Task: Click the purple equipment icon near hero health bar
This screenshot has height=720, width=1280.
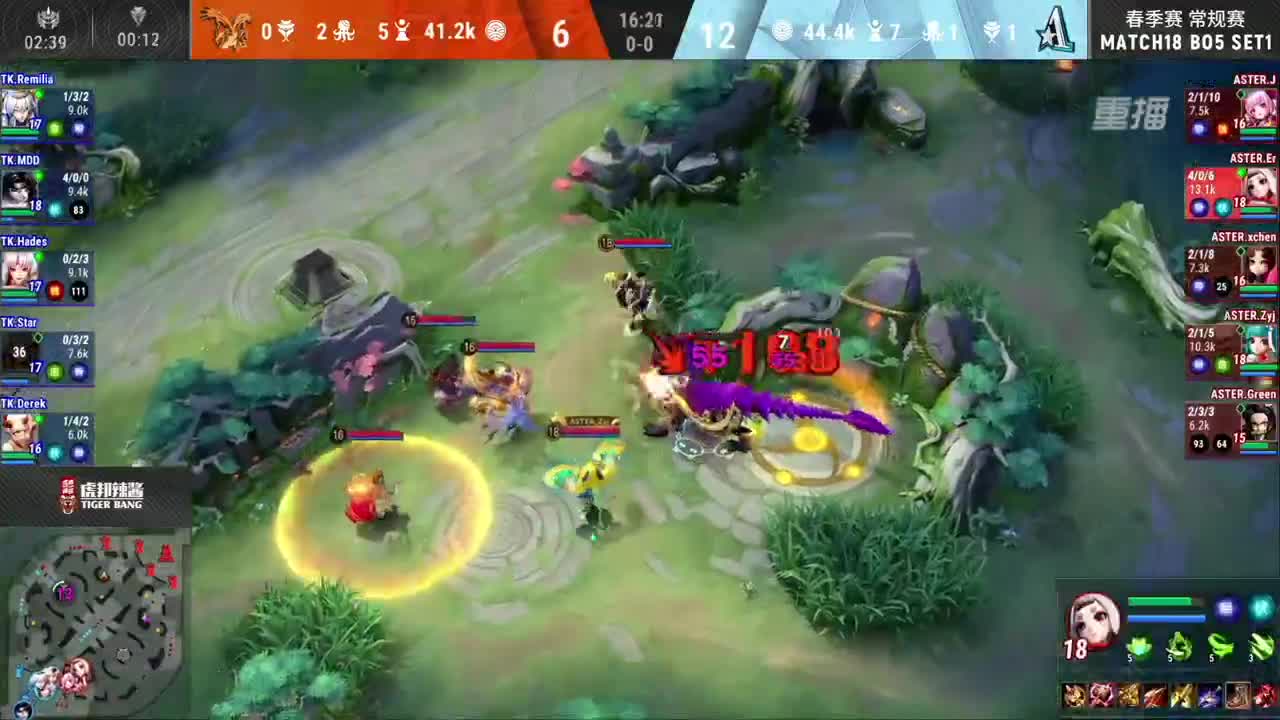Action: (x=1226, y=606)
